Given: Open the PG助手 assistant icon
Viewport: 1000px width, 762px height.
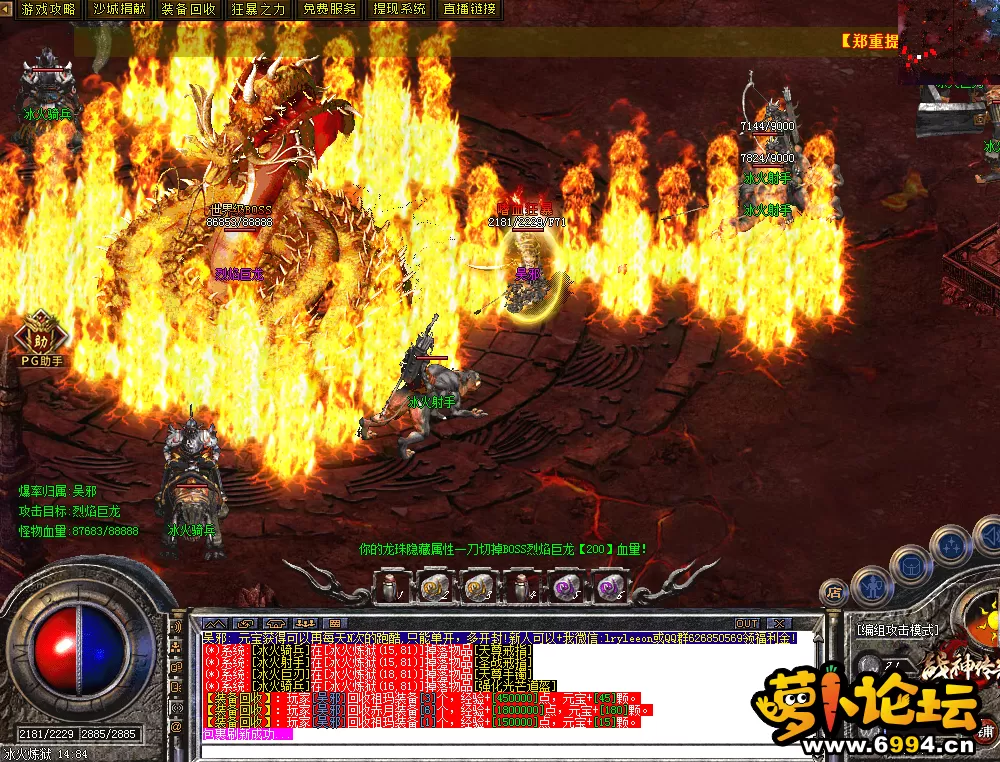Looking at the screenshot, I should tap(41, 335).
